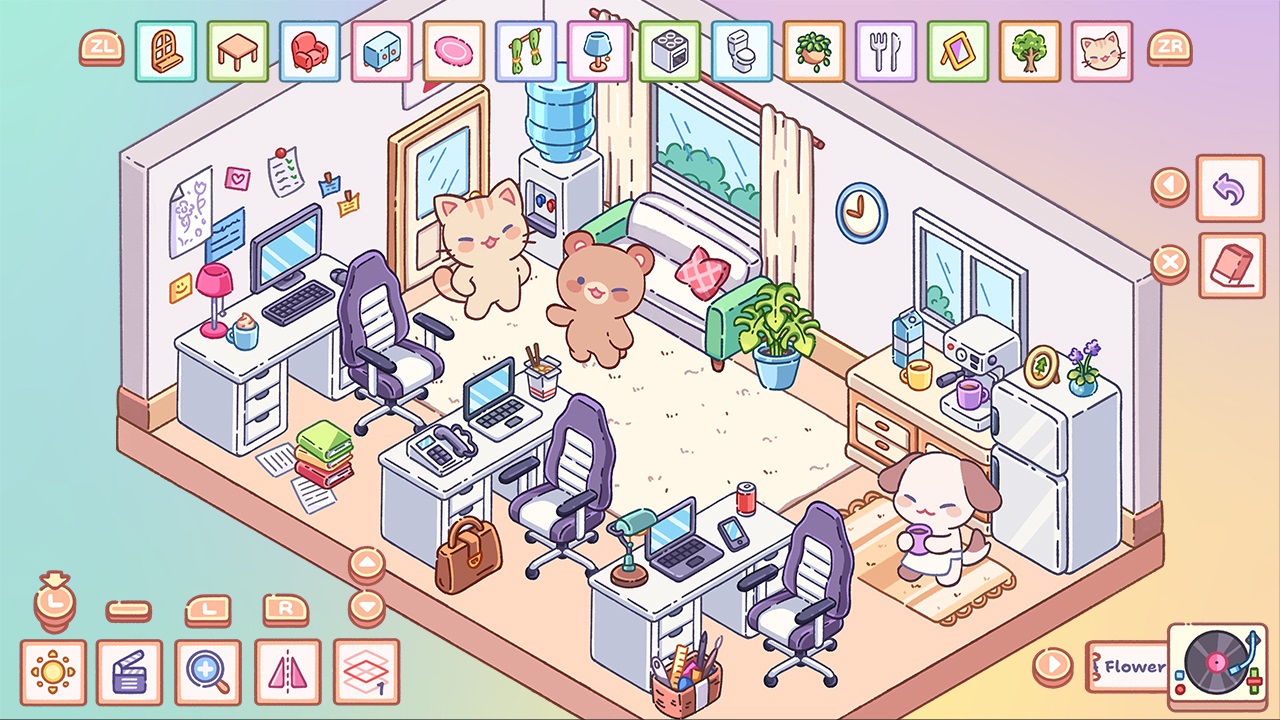The height and width of the screenshot is (720, 1280).
Task: Toggle mirror flip mode
Action: coord(286,672)
